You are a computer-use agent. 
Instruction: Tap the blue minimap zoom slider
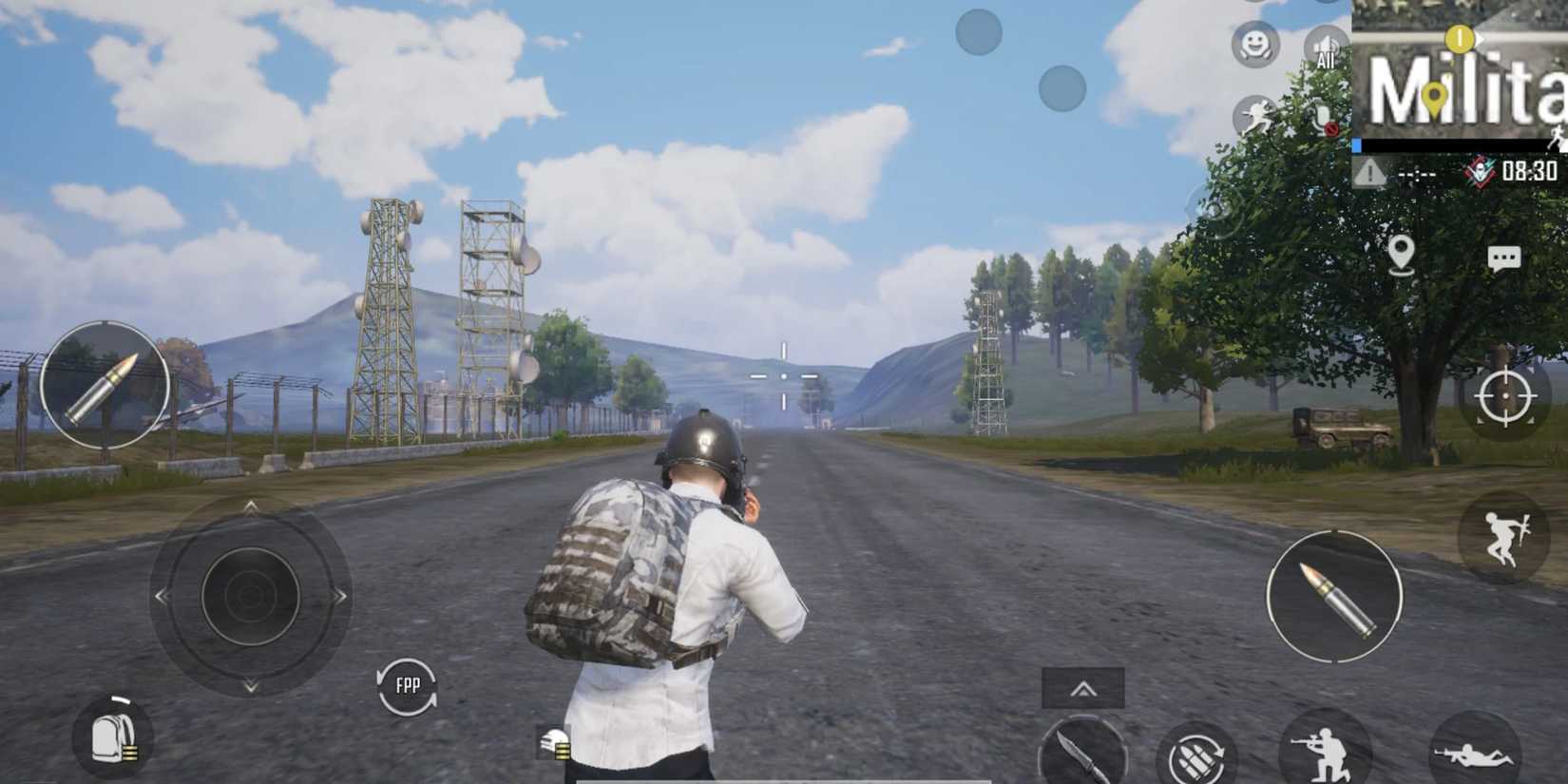[1357, 144]
